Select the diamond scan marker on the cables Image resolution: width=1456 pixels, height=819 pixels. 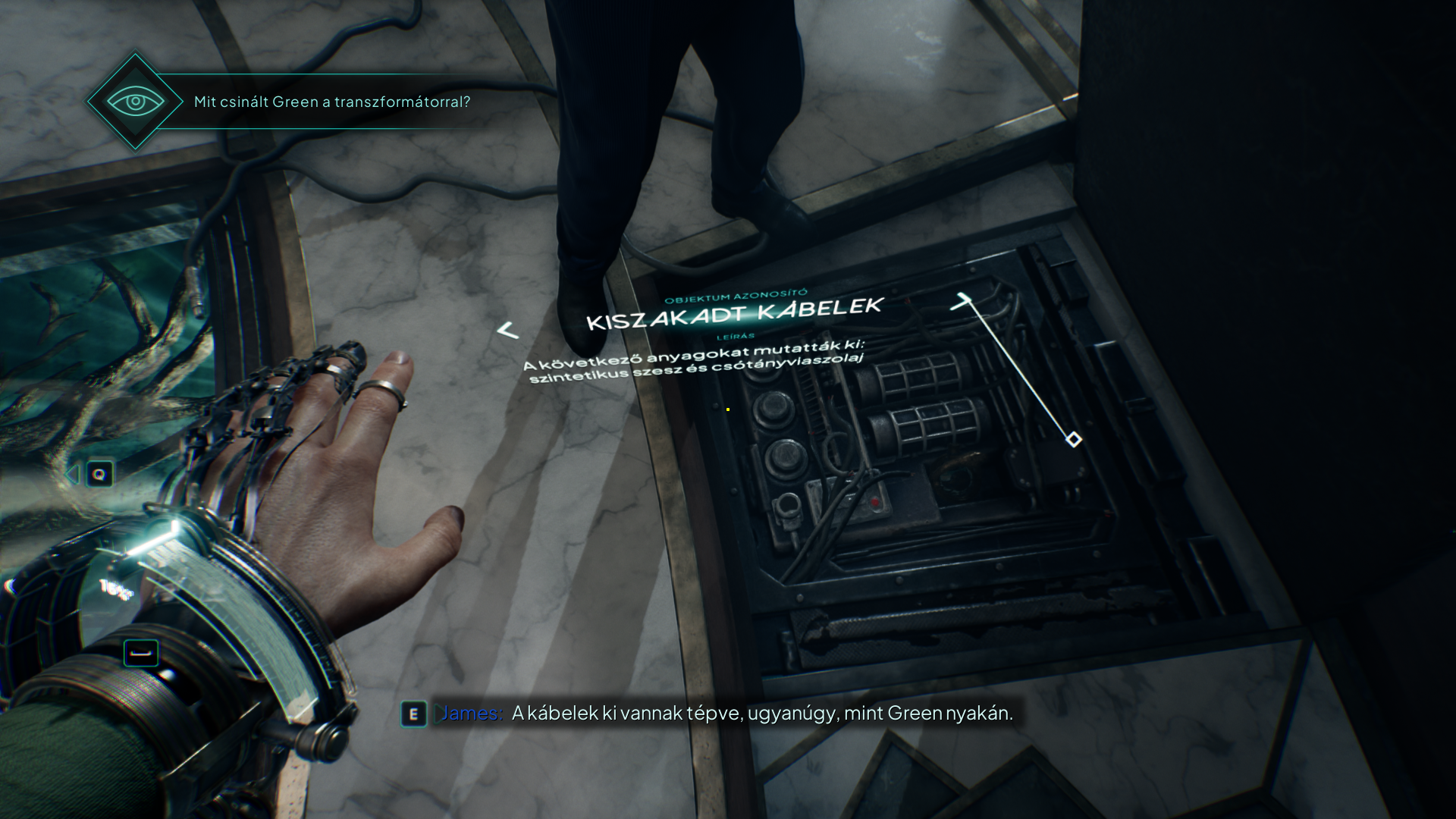1074,439
